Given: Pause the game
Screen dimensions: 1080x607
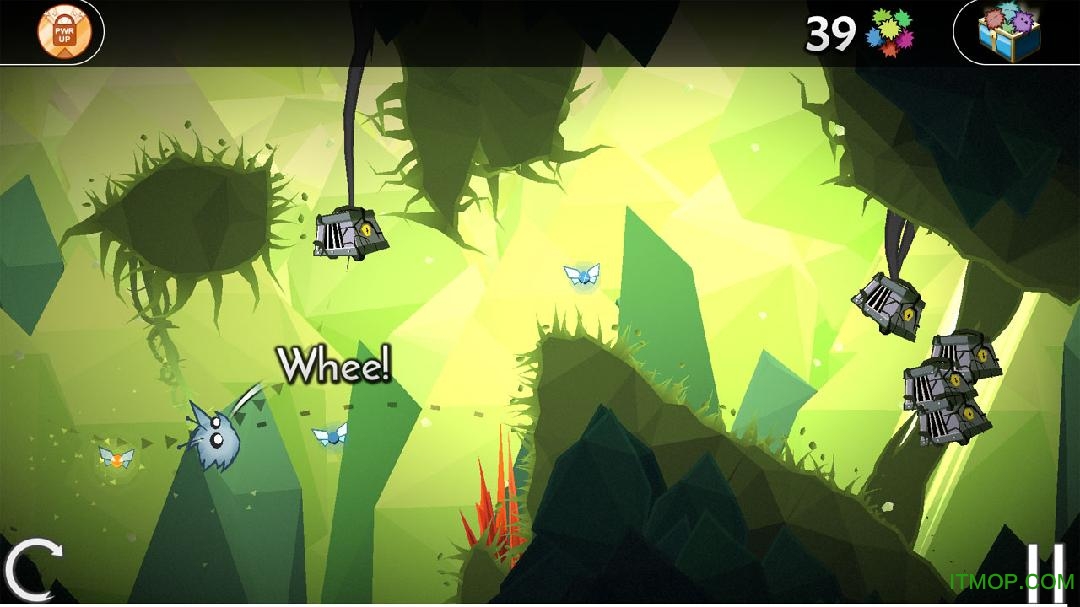Looking at the screenshot, I should pyautogui.click(x=1045, y=571).
